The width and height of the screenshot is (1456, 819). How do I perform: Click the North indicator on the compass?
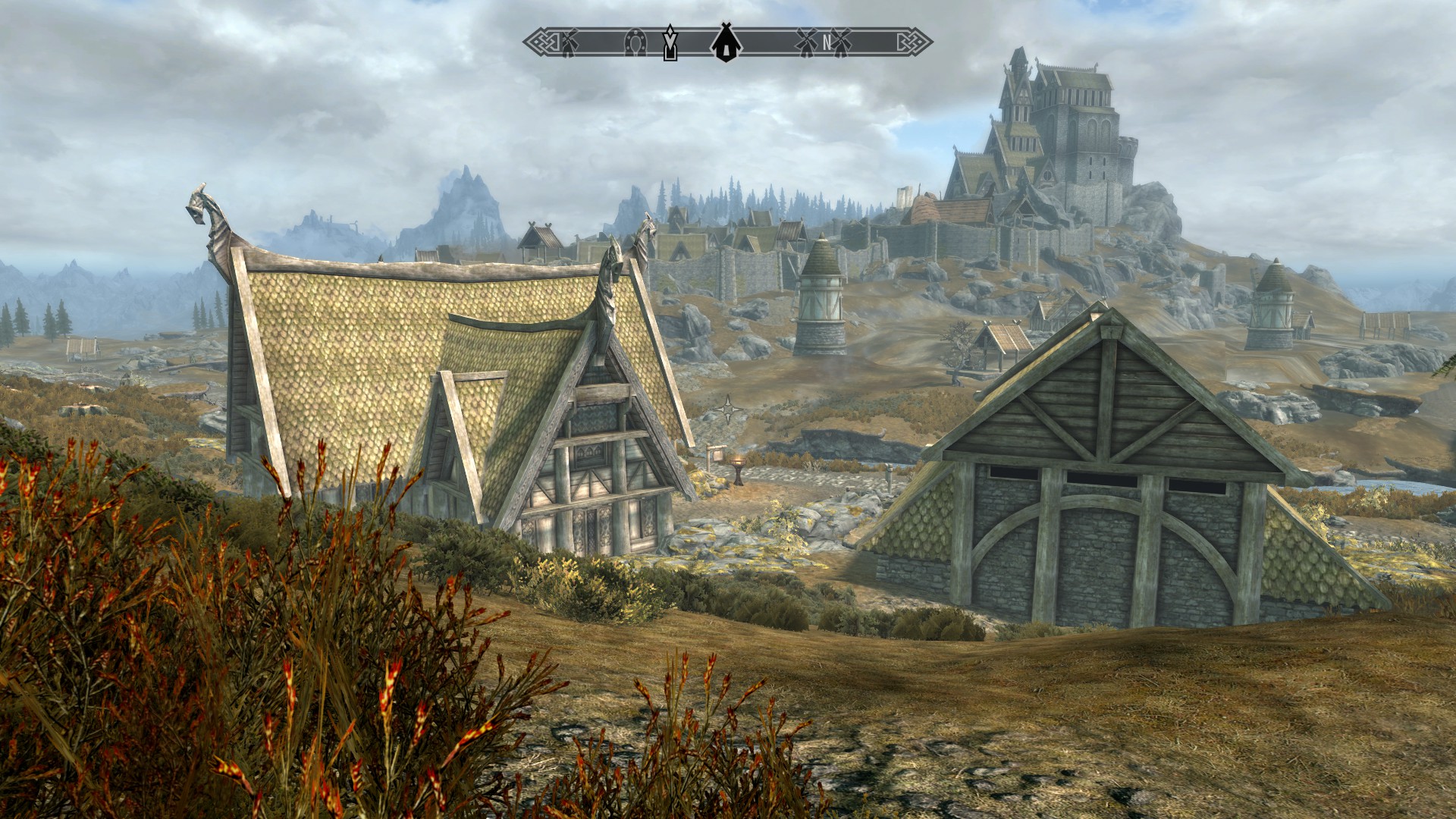(827, 43)
